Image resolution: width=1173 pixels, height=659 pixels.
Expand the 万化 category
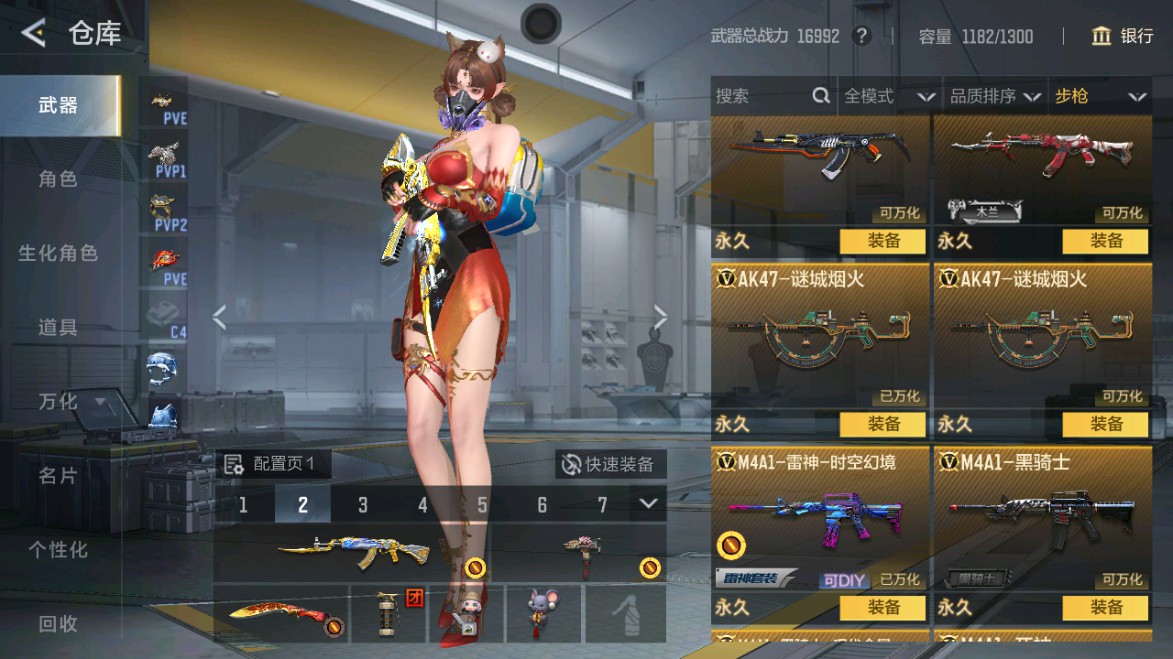(x=68, y=401)
